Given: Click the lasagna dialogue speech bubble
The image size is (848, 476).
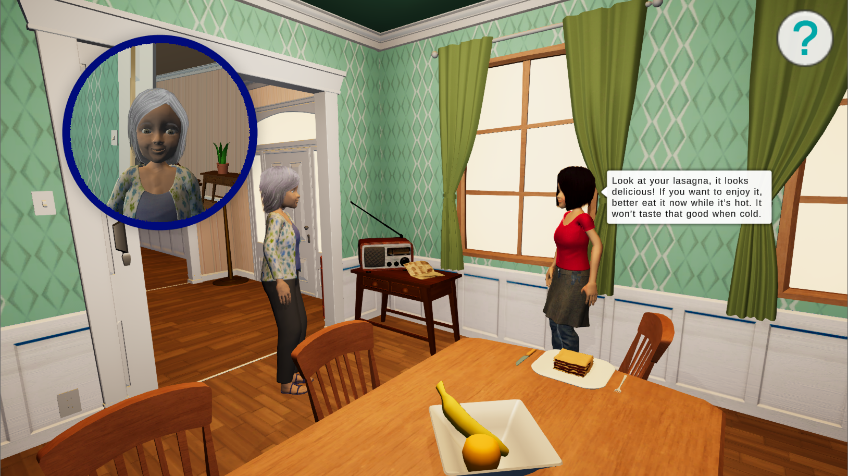Looking at the screenshot, I should click(688, 196).
